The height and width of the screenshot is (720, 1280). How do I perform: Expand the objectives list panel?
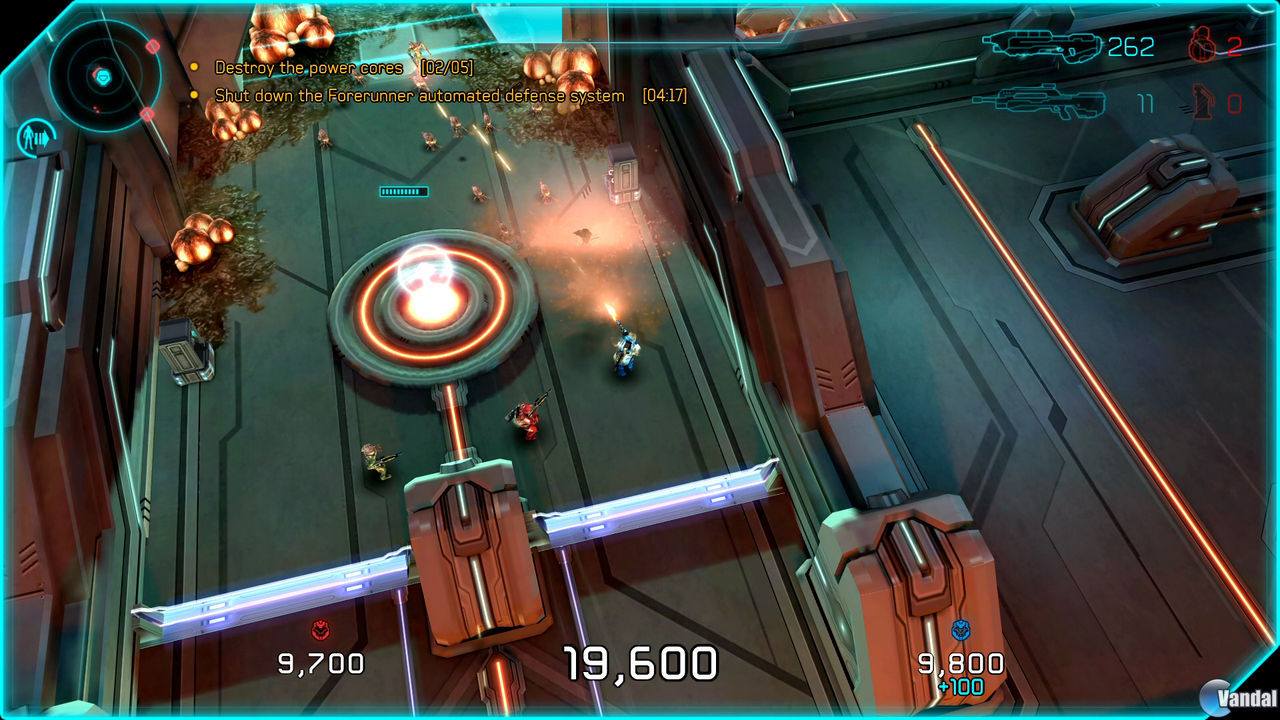(x=400, y=80)
